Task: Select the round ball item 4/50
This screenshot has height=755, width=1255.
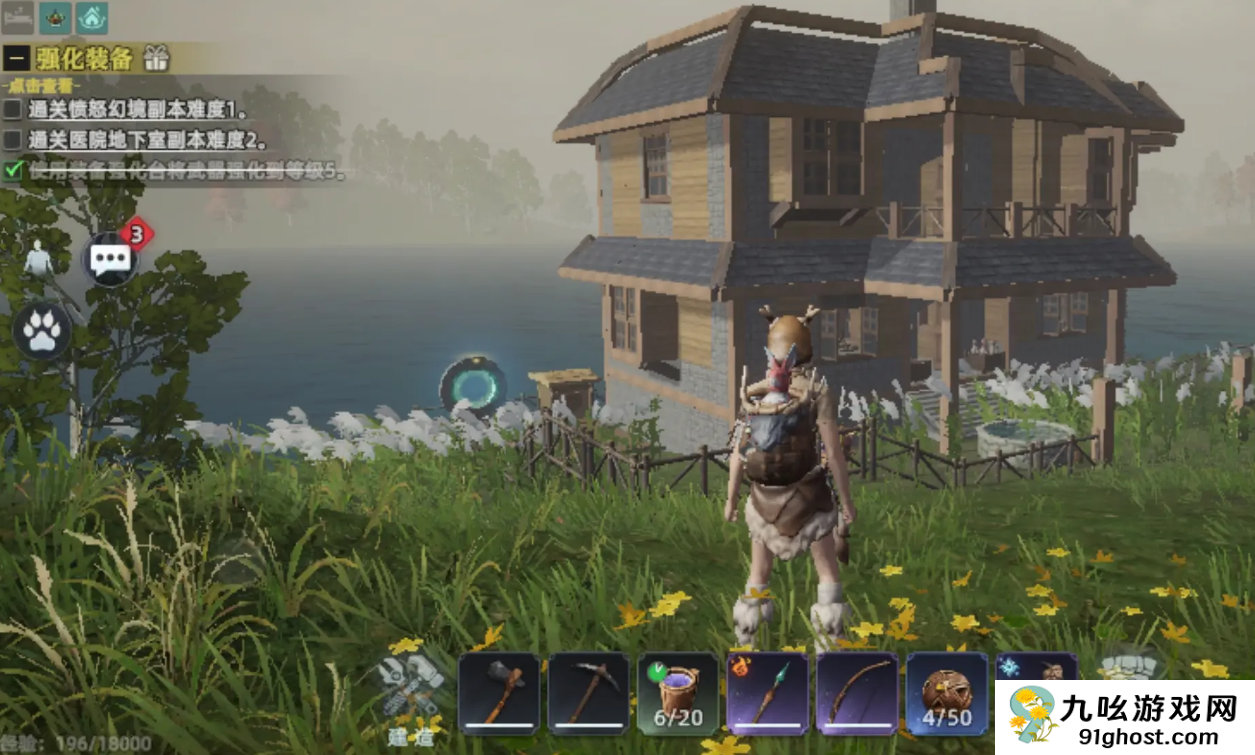Action: (946, 693)
